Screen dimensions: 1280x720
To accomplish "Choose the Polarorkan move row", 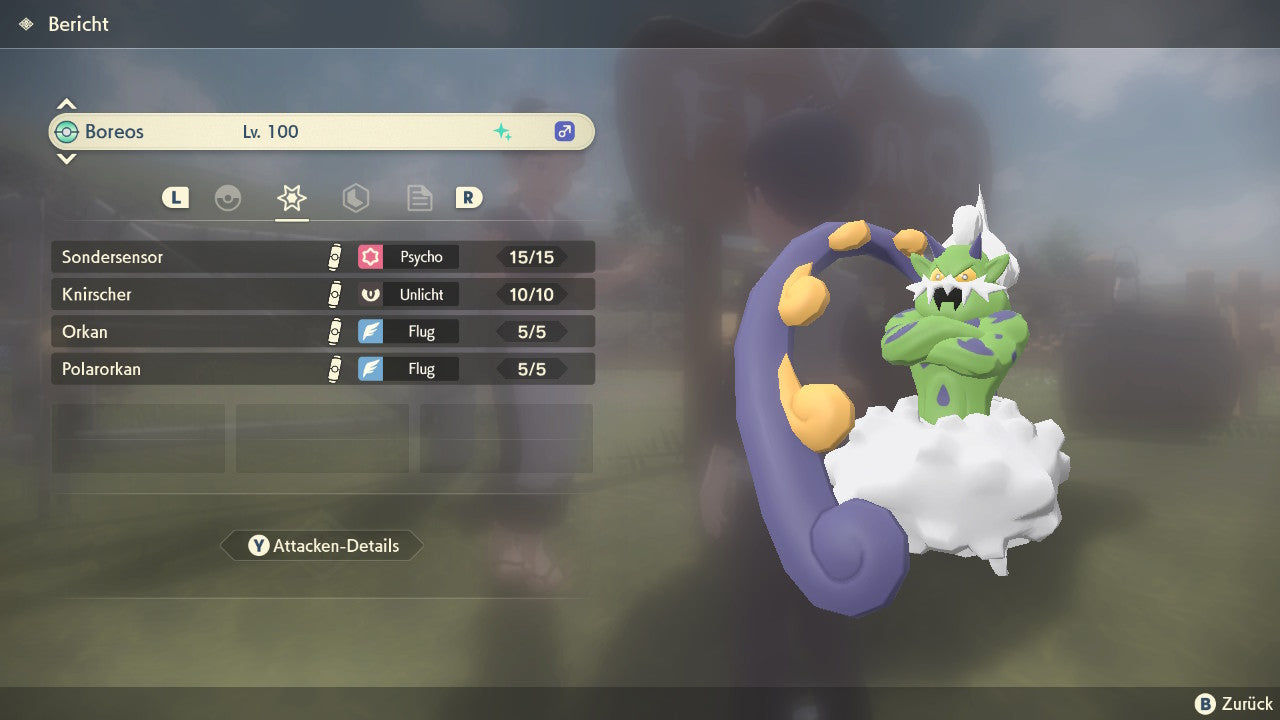I will (322, 369).
